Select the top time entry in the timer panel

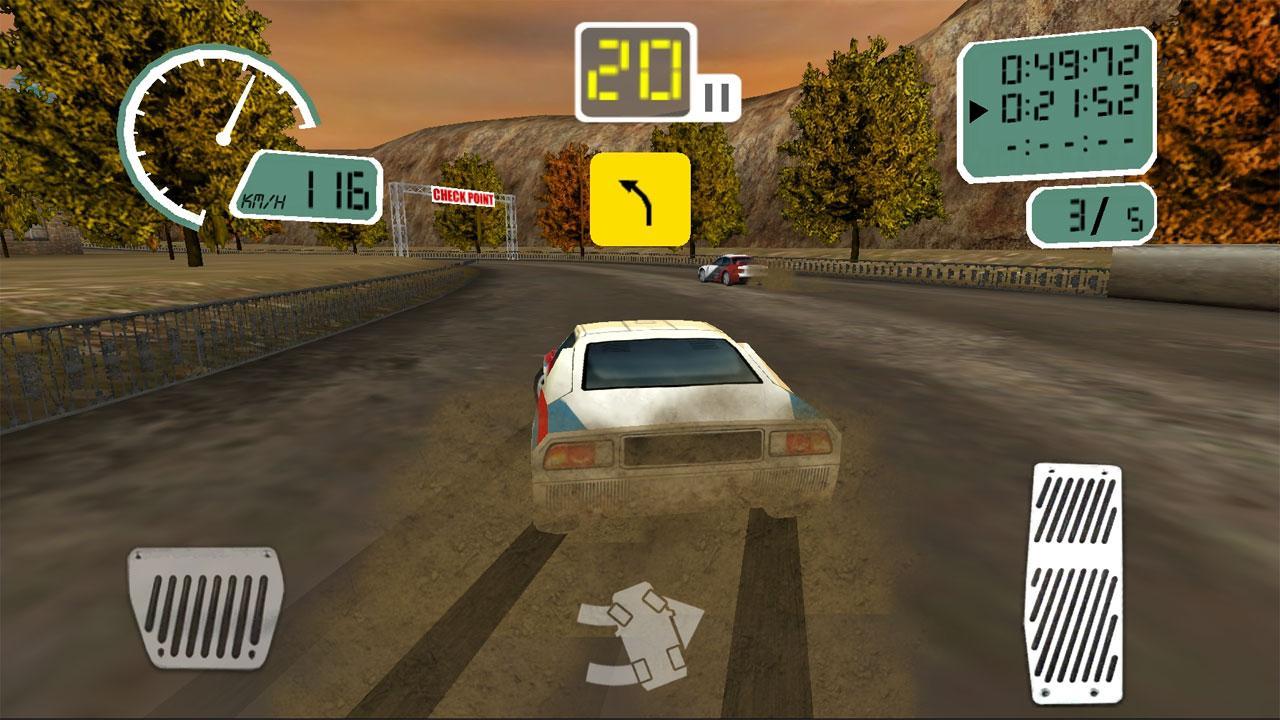pos(1072,63)
